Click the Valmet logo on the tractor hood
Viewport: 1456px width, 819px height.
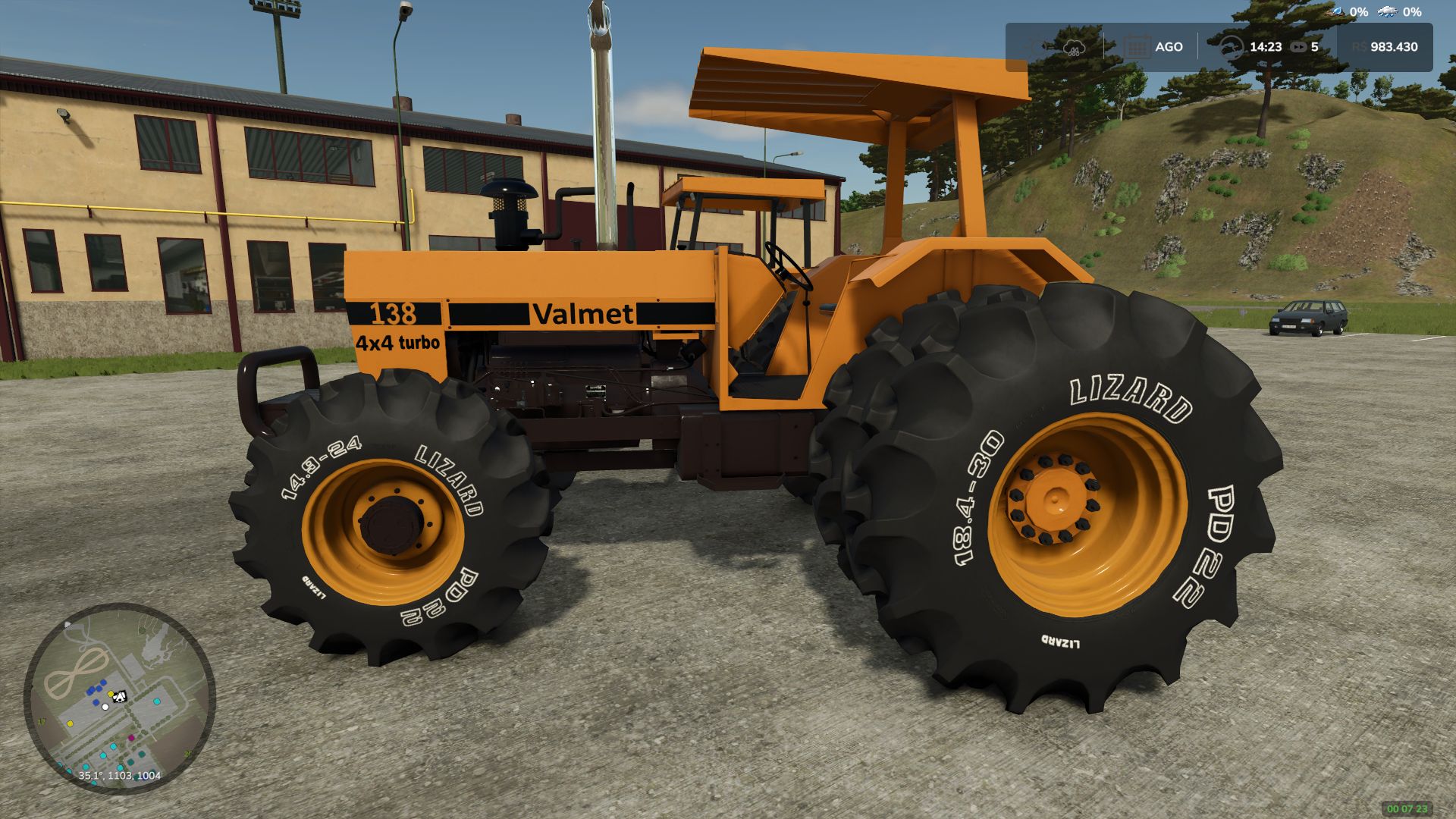click(x=582, y=312)
